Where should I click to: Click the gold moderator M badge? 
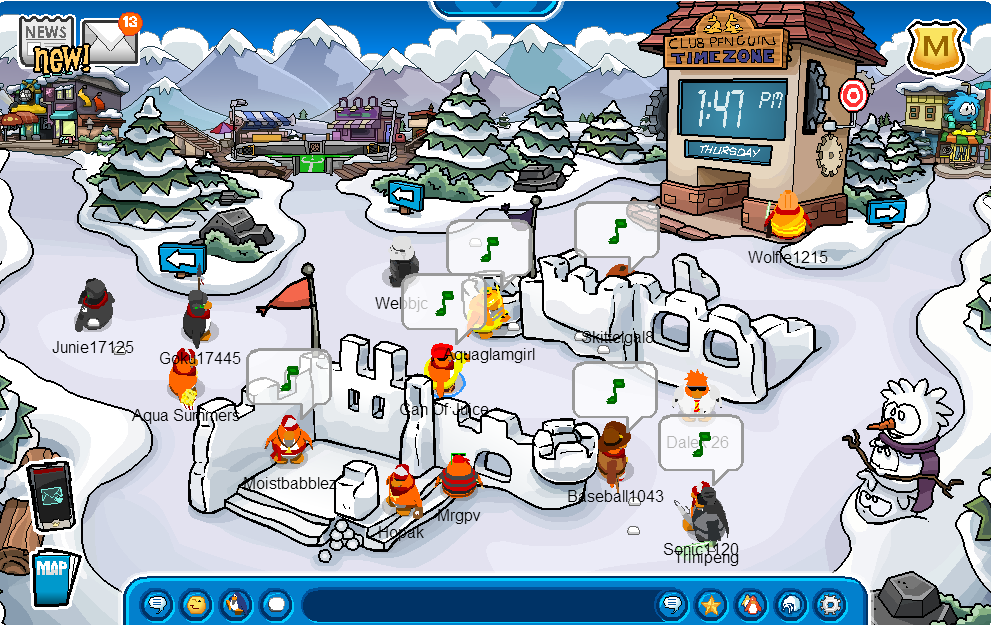[936, 47]
